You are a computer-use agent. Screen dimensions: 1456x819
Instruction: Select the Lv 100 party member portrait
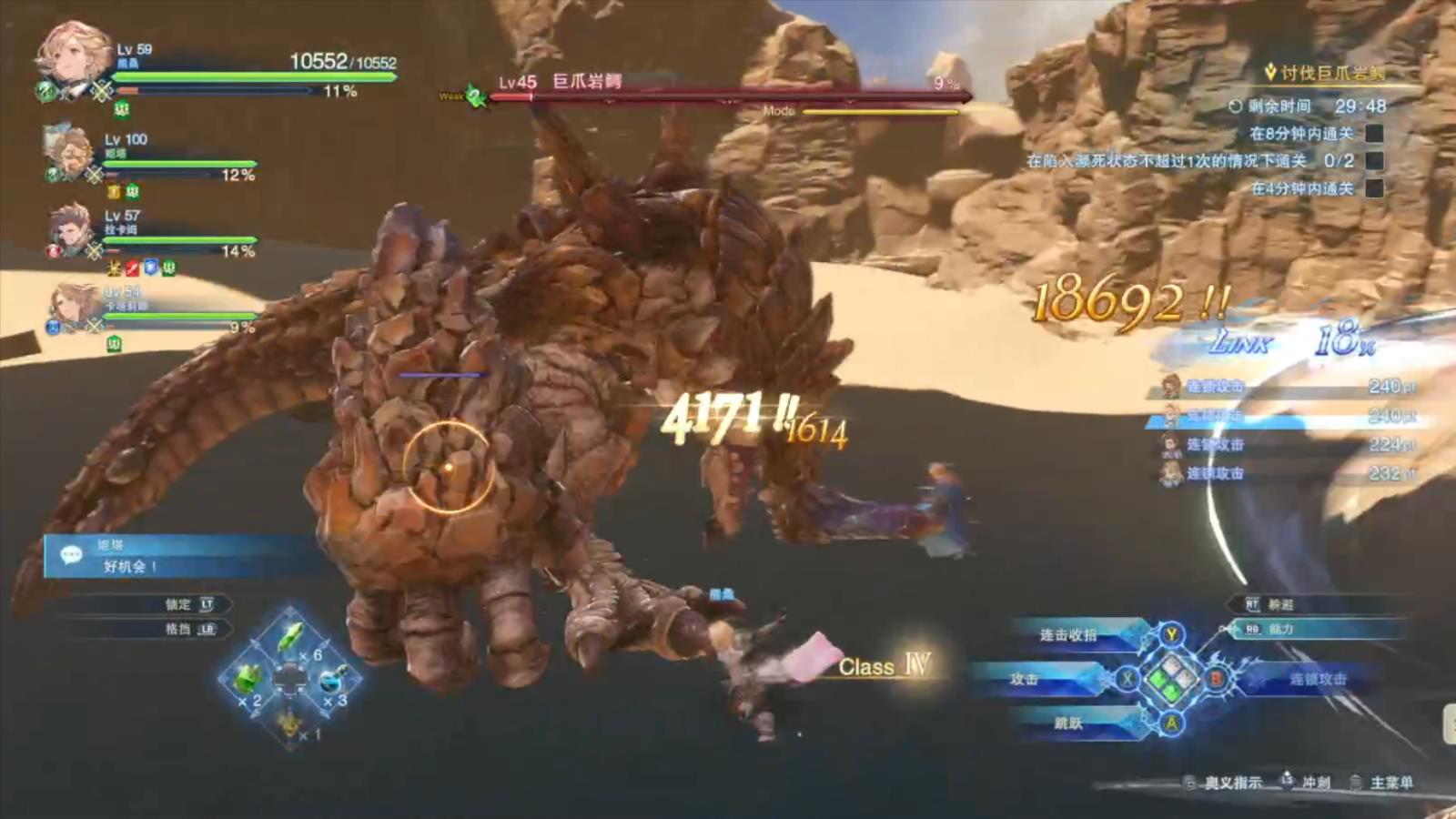pyautogui.click(x=67, y=152)
